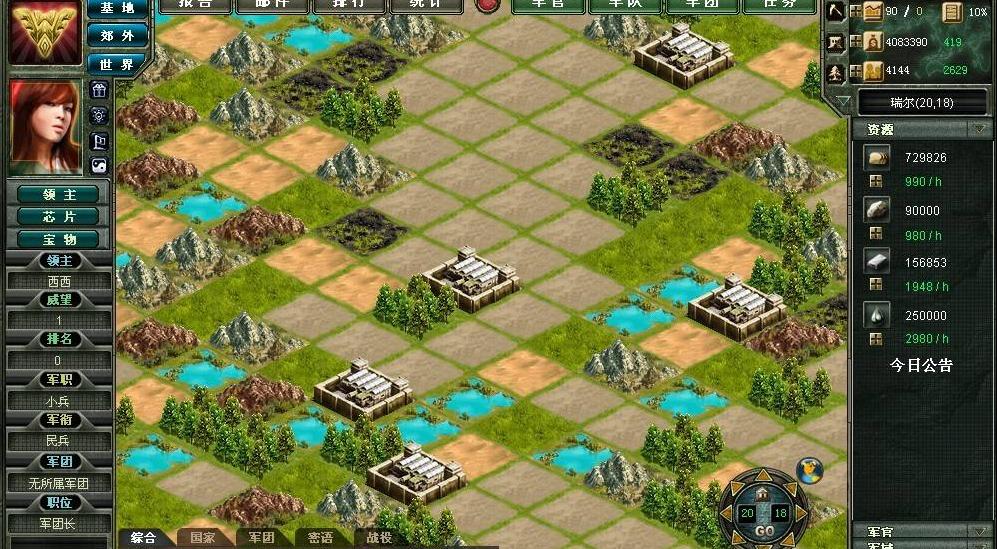Switch to the 战役 campaign chat tab
The width and height of the screenshot is (997, 549).
379,538
